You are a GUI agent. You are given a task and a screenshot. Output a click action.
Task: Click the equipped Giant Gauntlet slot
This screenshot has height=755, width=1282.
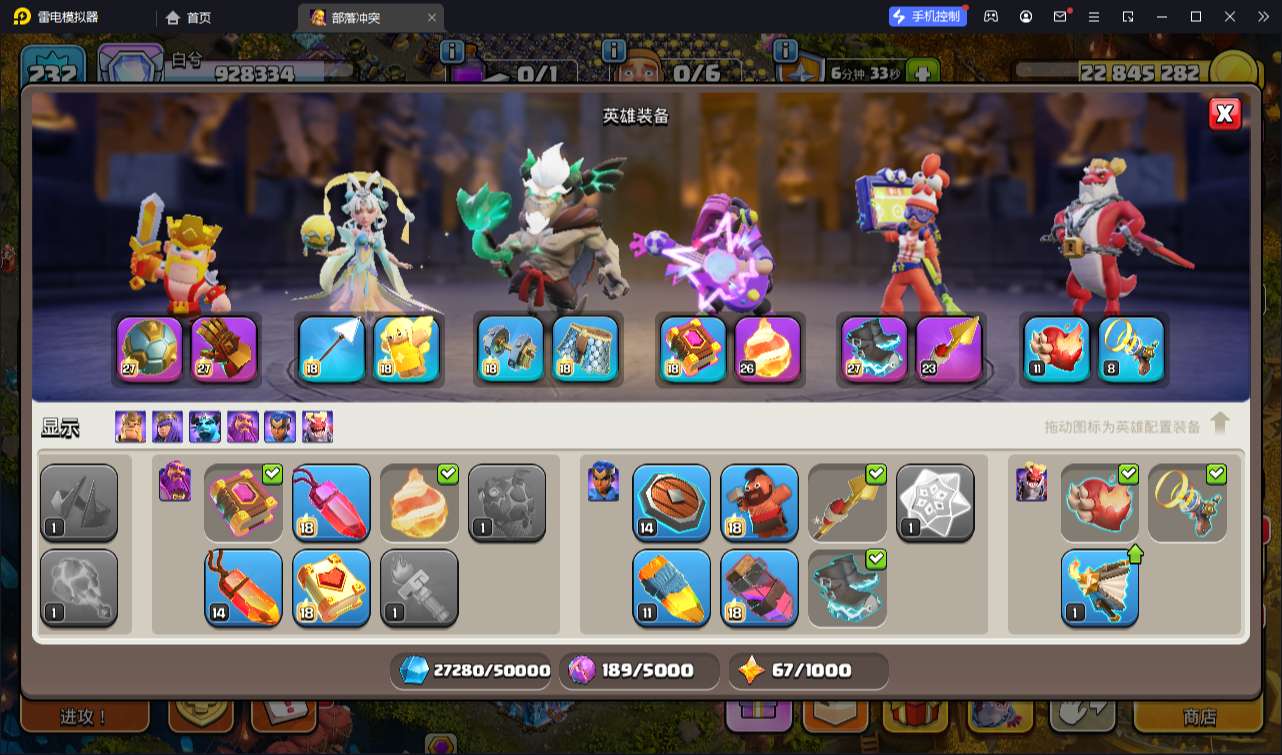click(x=224, y=350)
